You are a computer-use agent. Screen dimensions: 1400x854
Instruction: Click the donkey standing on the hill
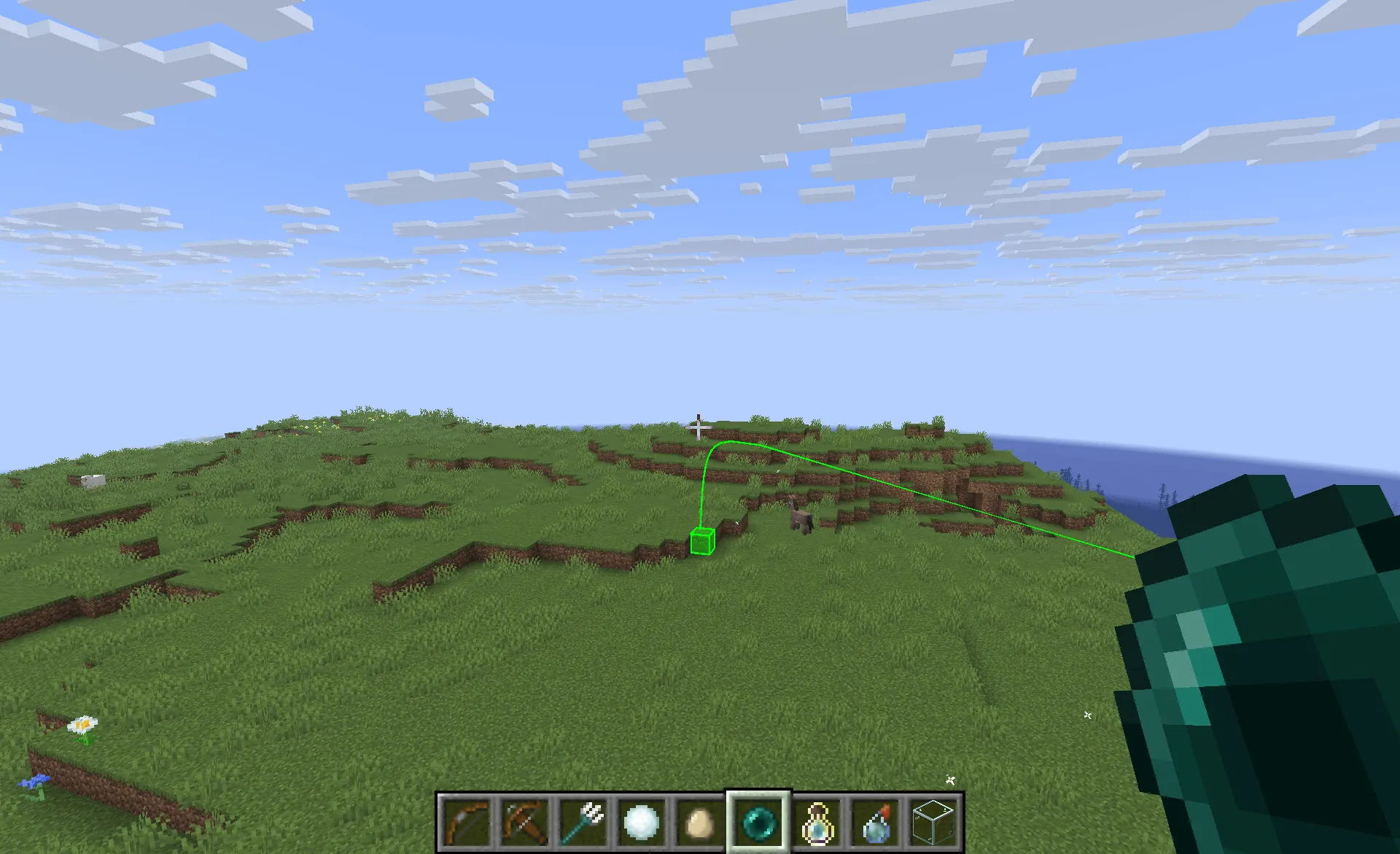point(802,518)
